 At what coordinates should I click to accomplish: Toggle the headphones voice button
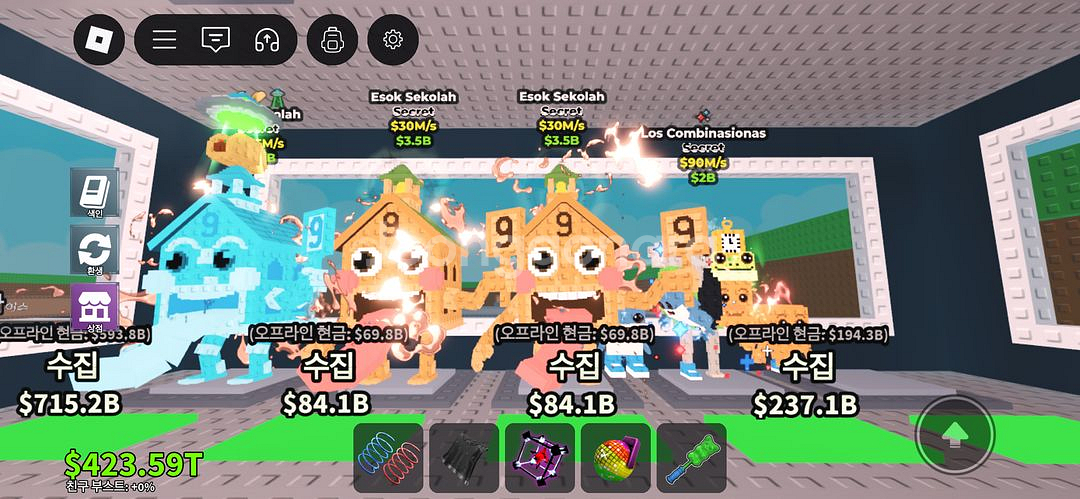266,40
